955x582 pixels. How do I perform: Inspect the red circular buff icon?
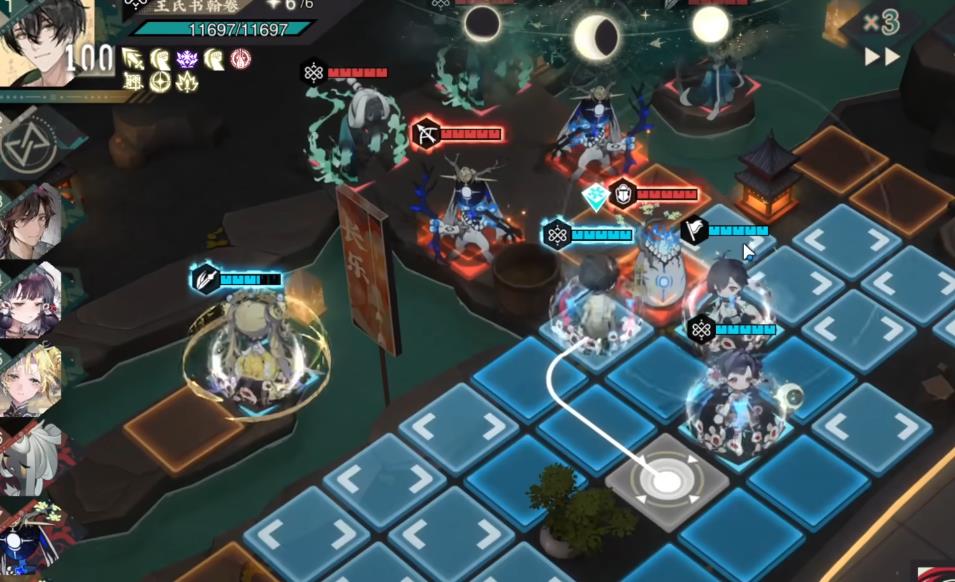pos(240,59)
